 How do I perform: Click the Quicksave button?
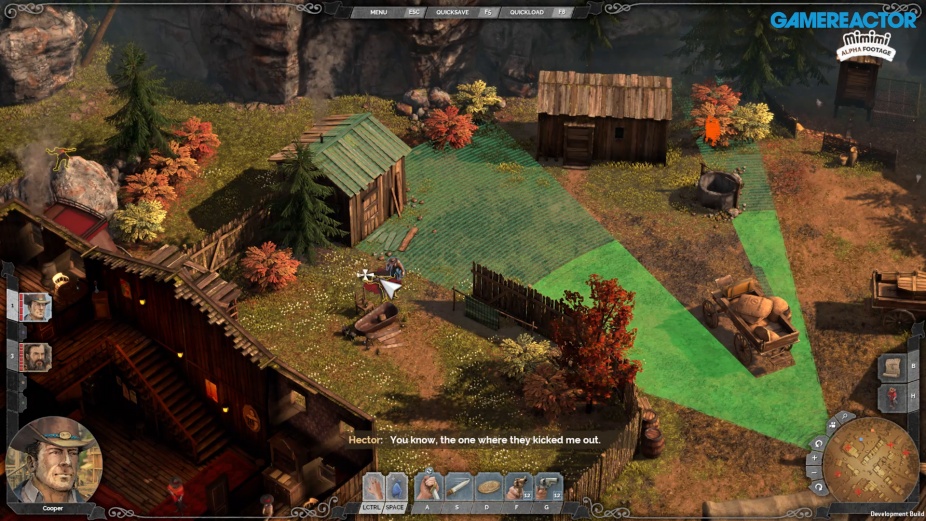point(452,12)
